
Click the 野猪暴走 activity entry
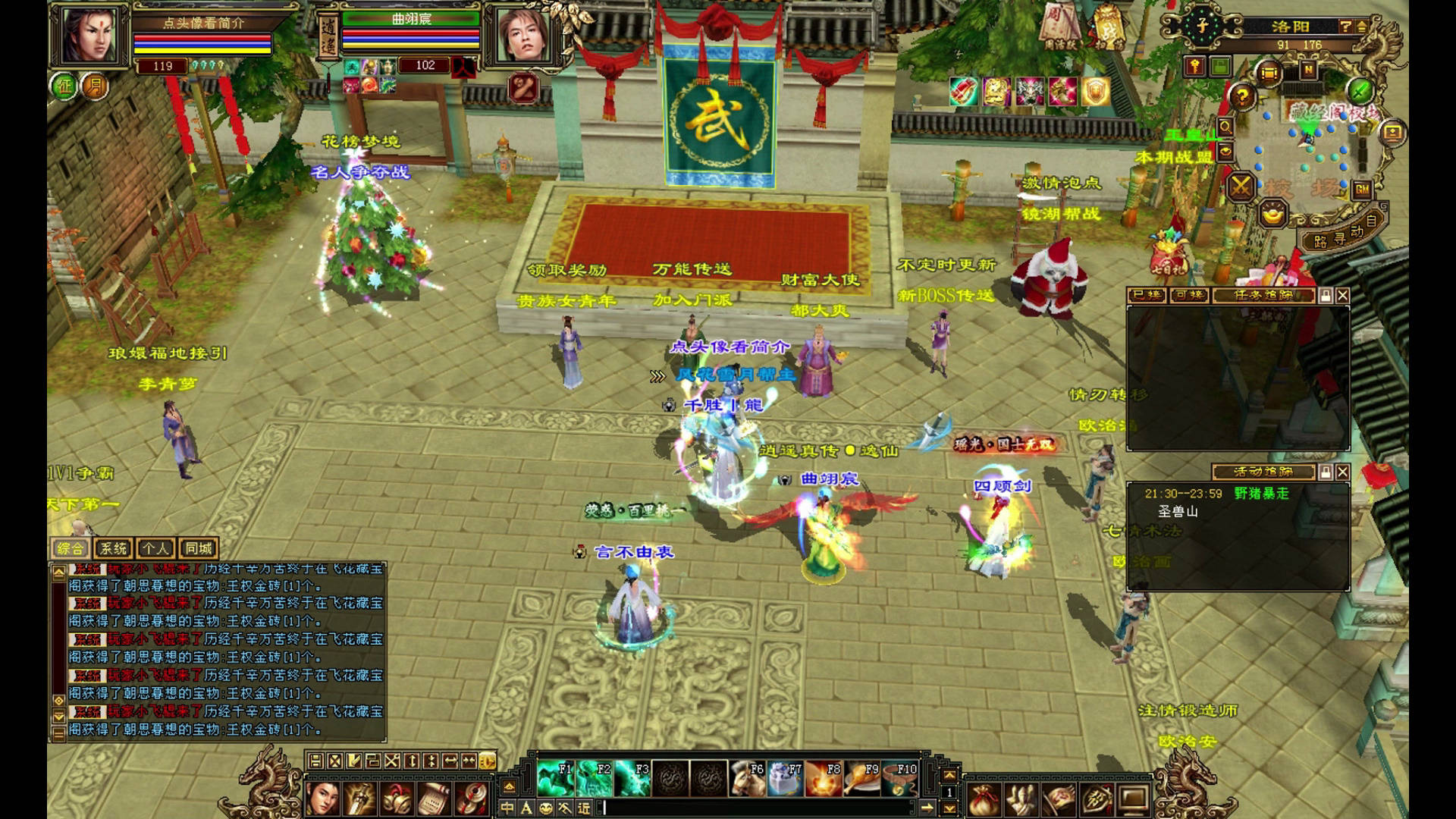click(1261, 494)
